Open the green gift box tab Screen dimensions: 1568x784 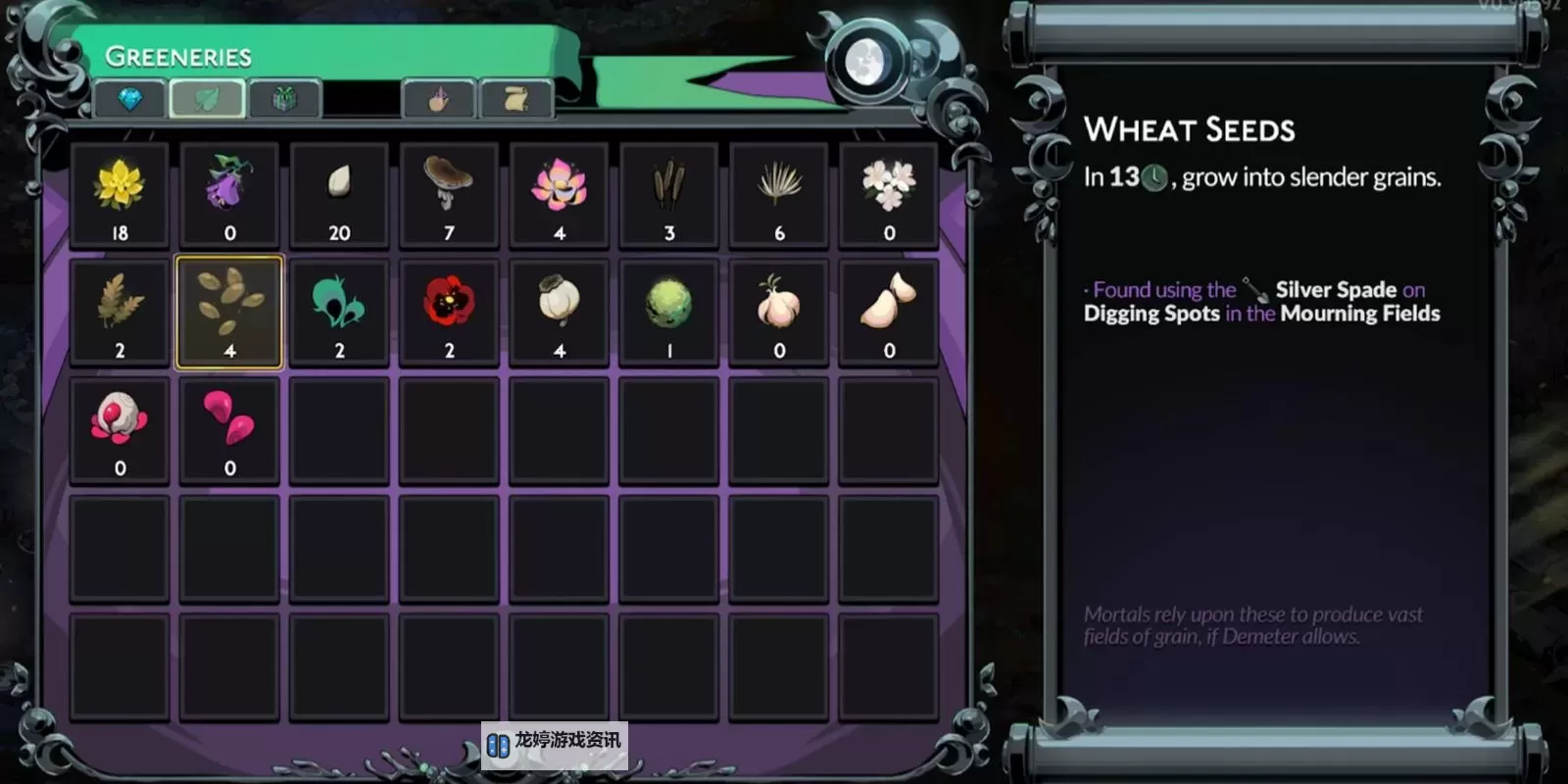click(284, 99)
